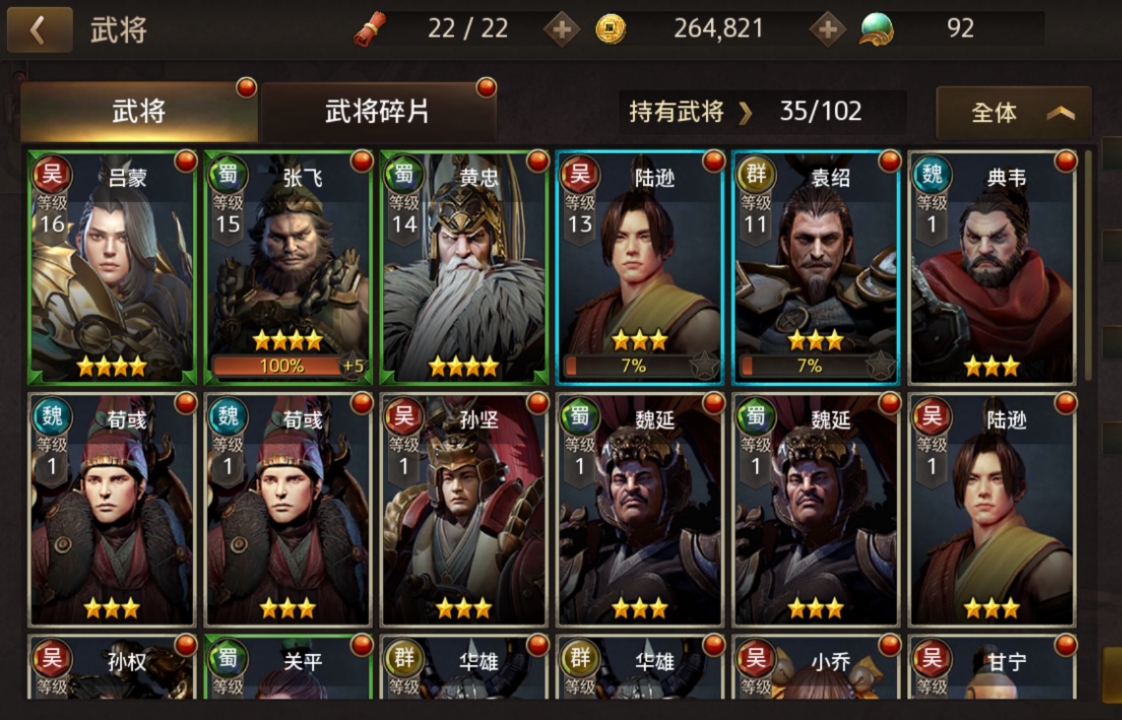
Task: Select the 孙坚 hero card
Action: [x=464, y=509]
